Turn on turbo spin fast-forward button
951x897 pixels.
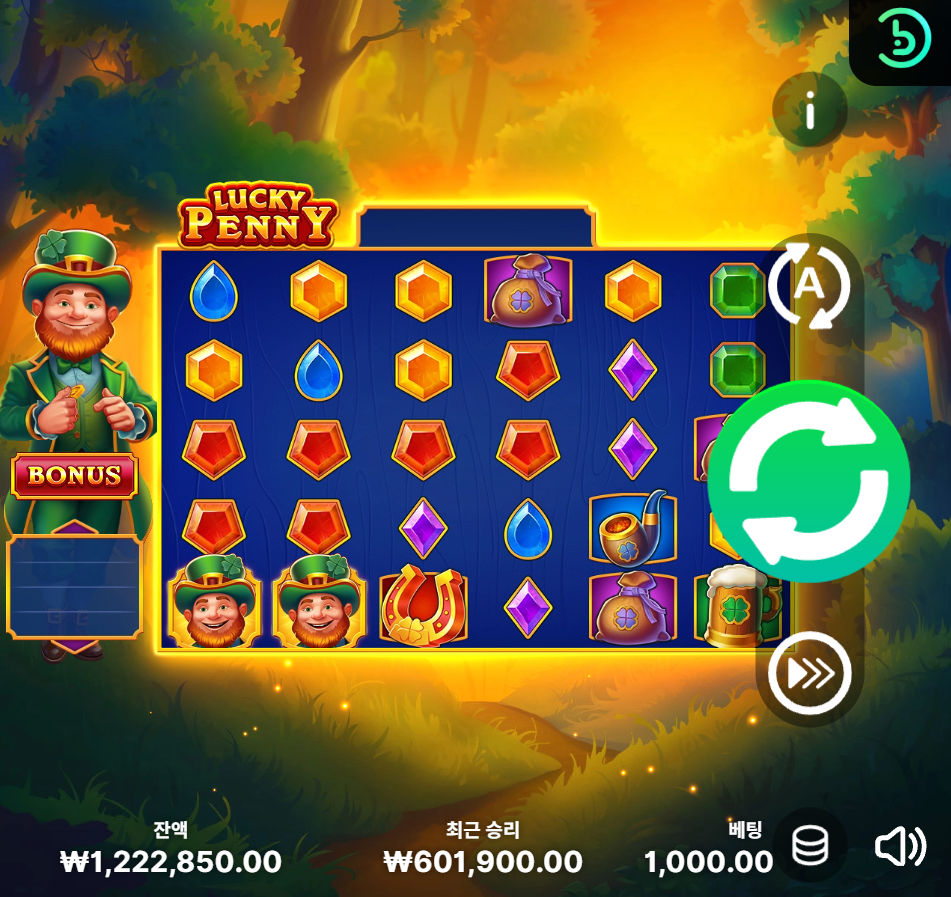[809, 674]
